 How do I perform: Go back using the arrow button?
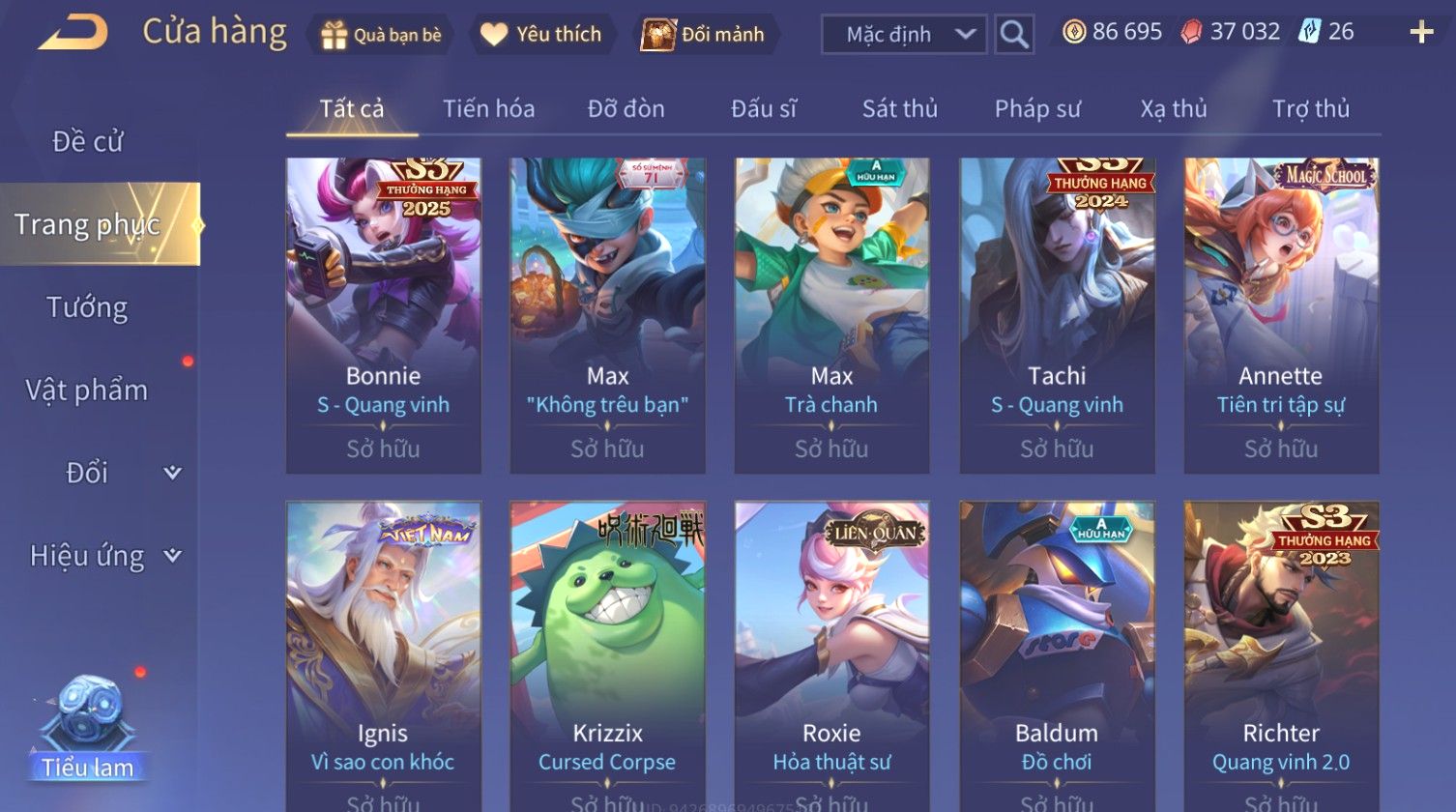73,33
